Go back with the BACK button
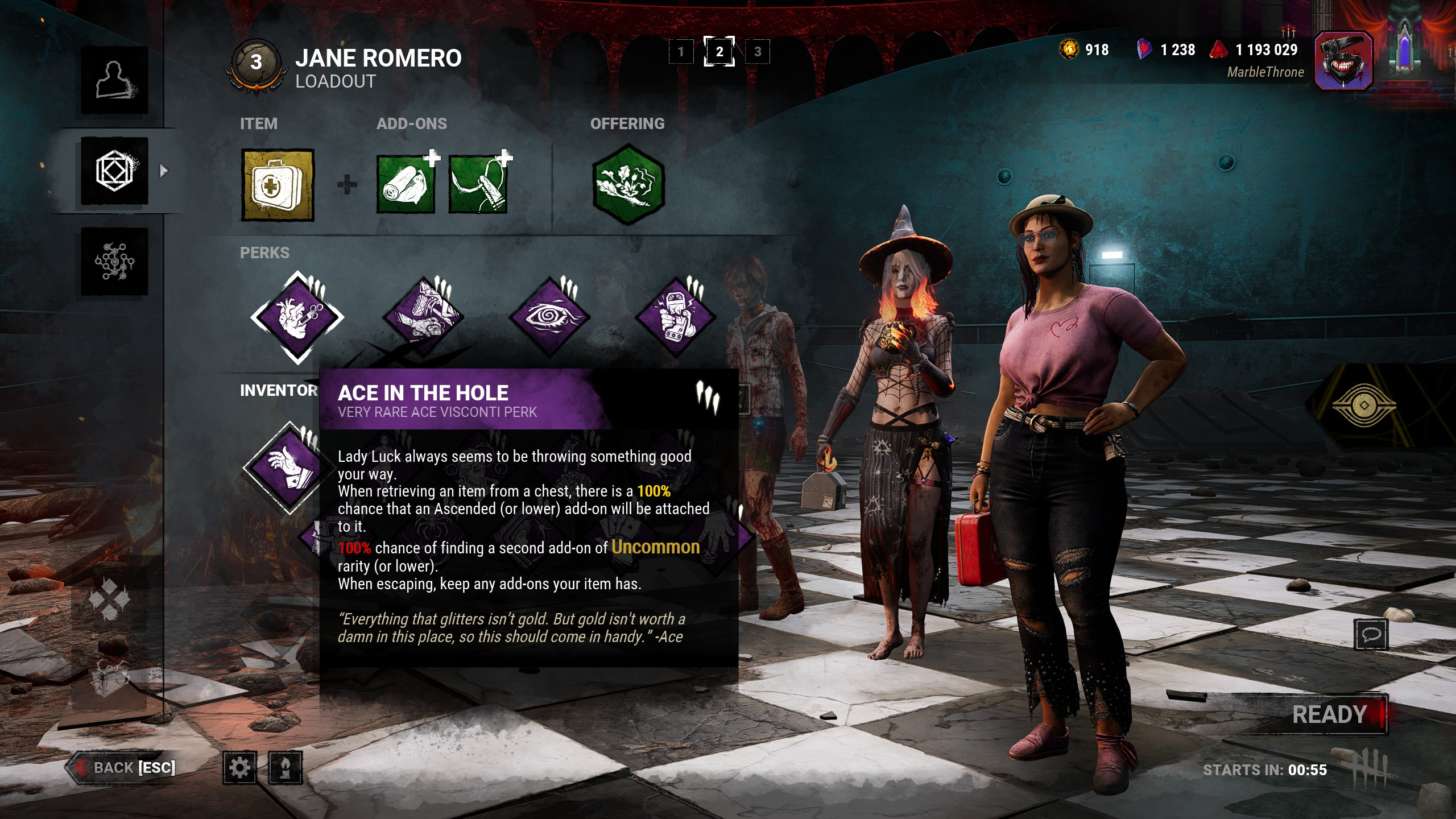Screen dimensions: 1456x819 pyautogui.click(x=123, y=767)
